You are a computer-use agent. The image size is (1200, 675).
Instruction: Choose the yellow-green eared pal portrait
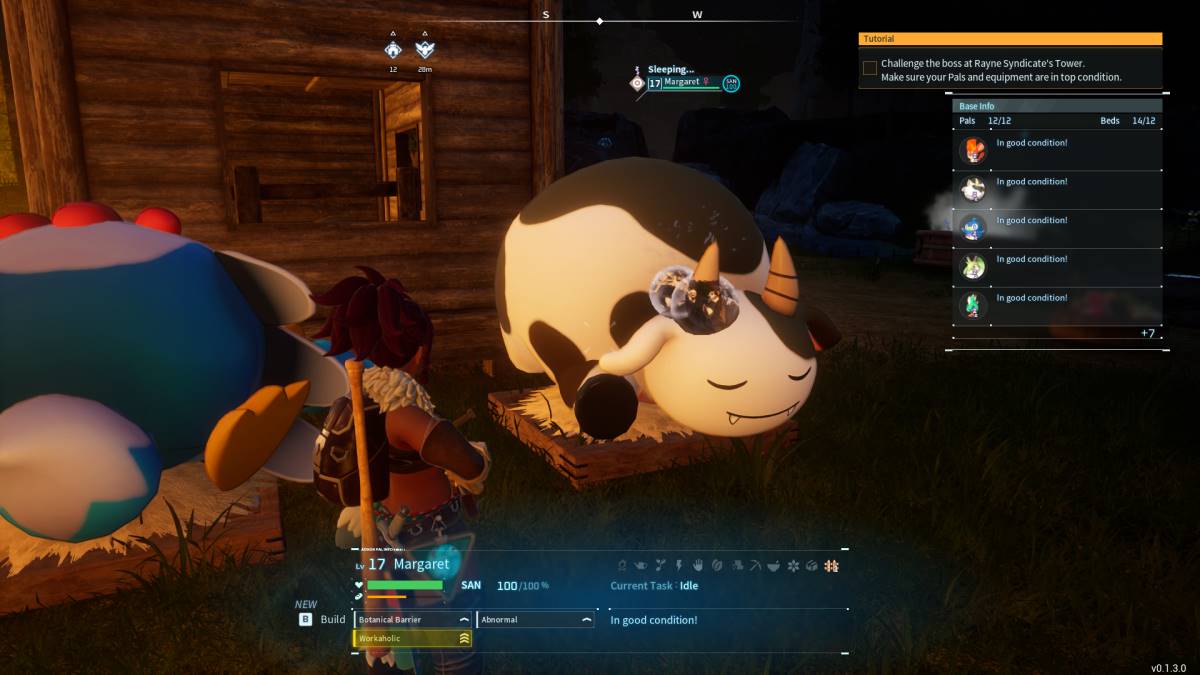click(x=973, y=267)
